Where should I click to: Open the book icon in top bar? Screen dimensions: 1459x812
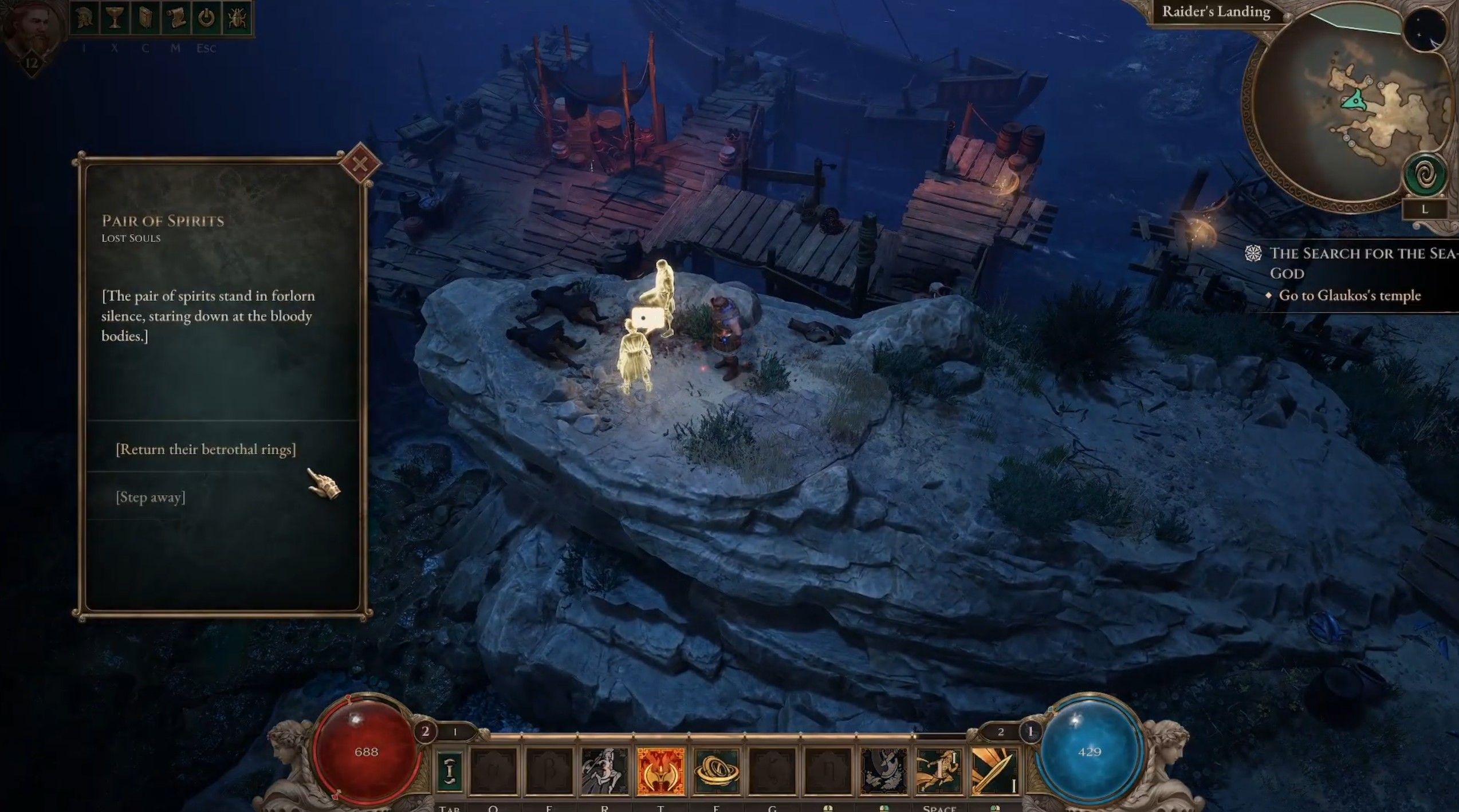pyautogui.click(x=145, y=19)
